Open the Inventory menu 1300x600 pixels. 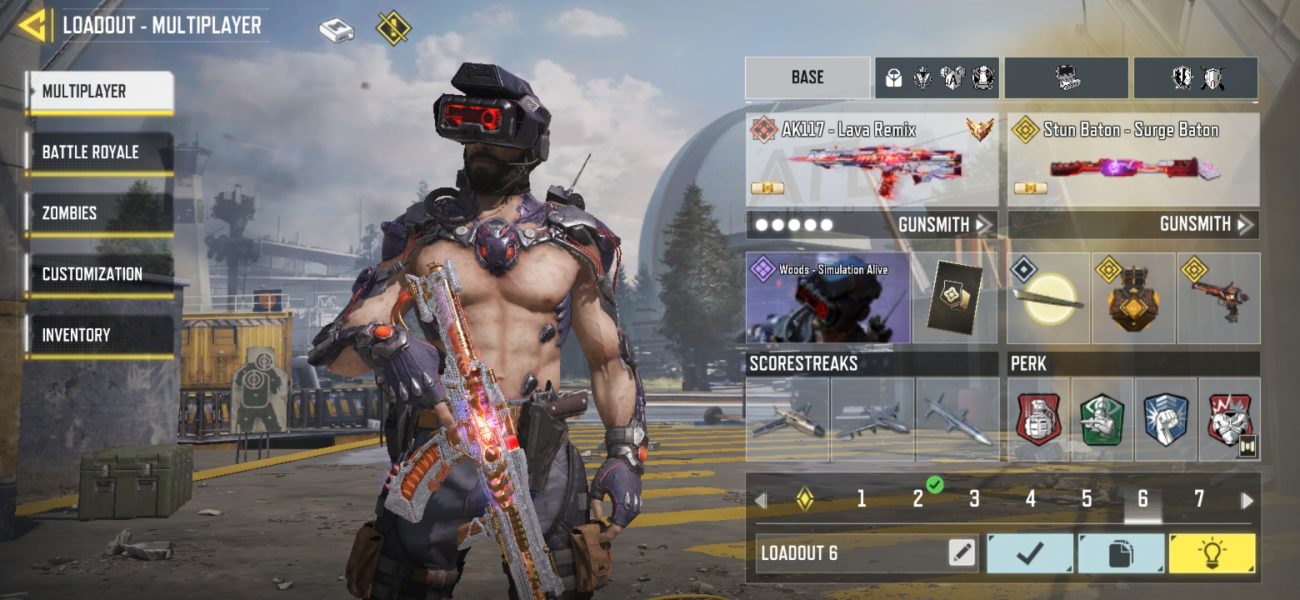99,336
